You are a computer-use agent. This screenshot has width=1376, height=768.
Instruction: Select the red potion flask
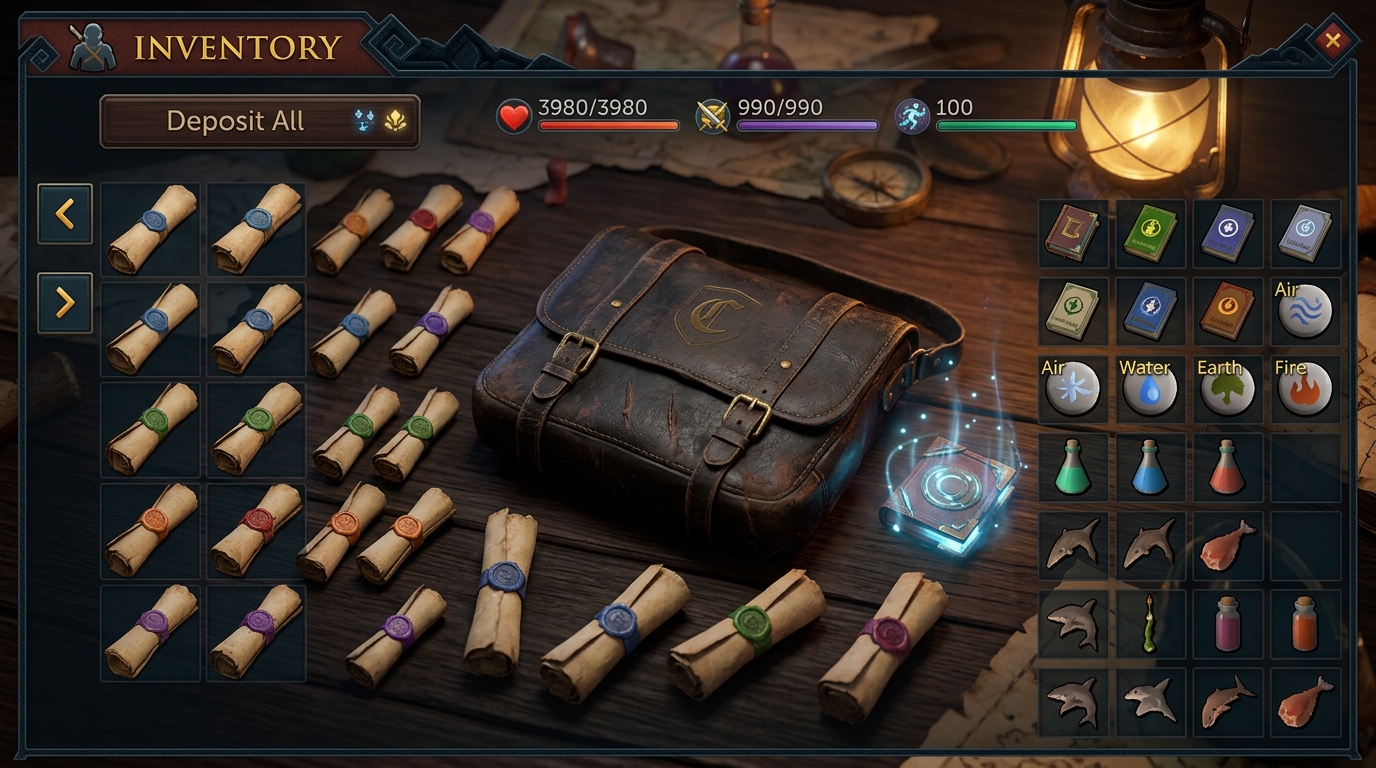click(1227, 466)
